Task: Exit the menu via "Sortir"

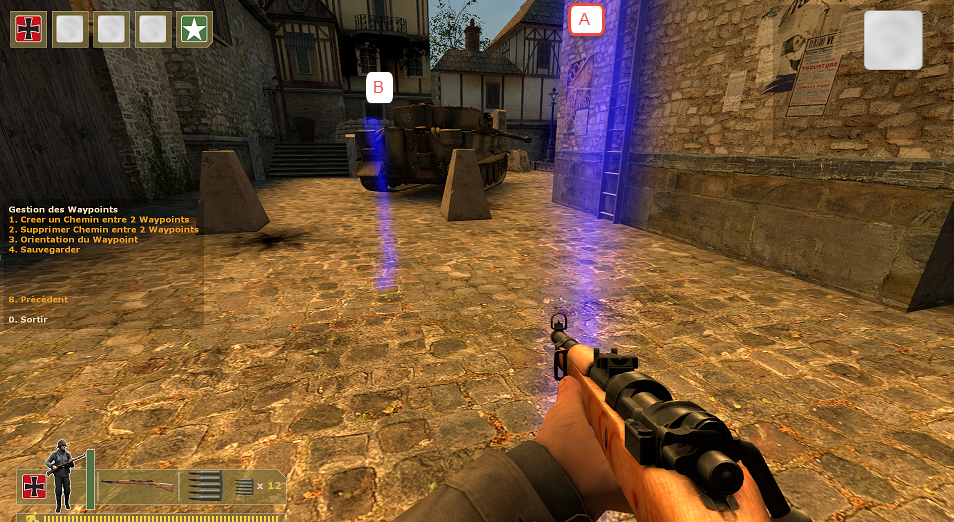Action: pyautogui.click(x=28, y=320)
